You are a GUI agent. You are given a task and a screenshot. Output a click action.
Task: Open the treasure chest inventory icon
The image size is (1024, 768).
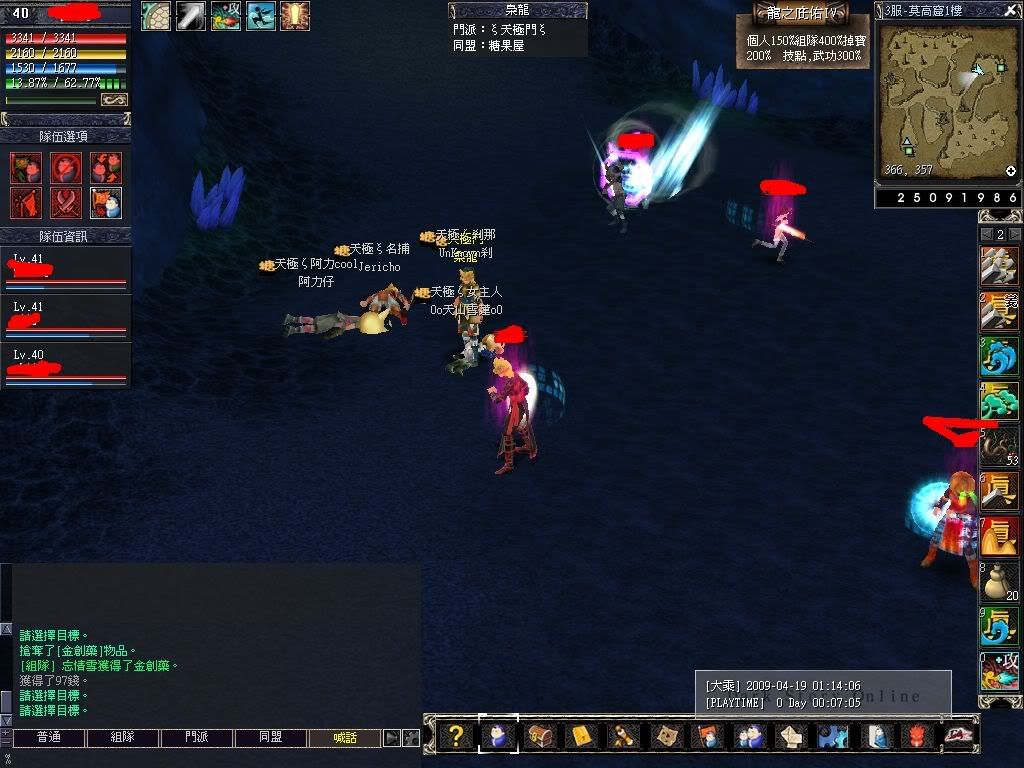(x=539, y=737)
